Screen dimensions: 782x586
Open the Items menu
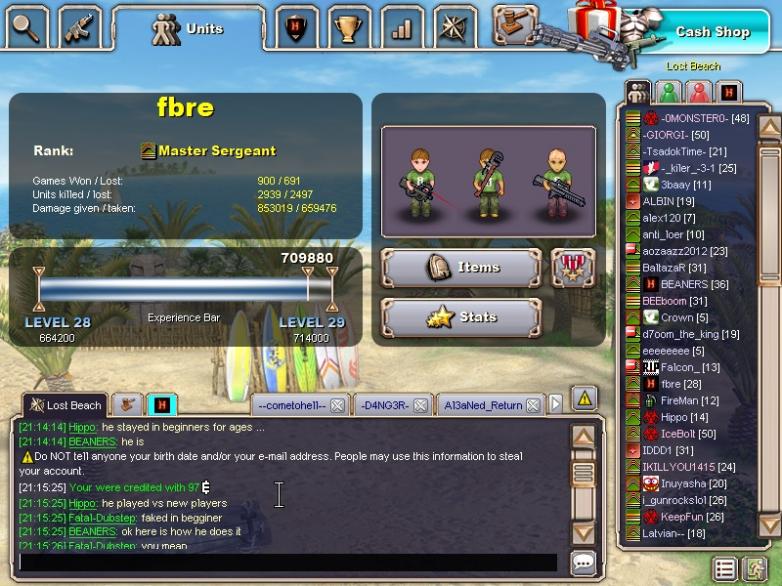click(x=461, y=268)
